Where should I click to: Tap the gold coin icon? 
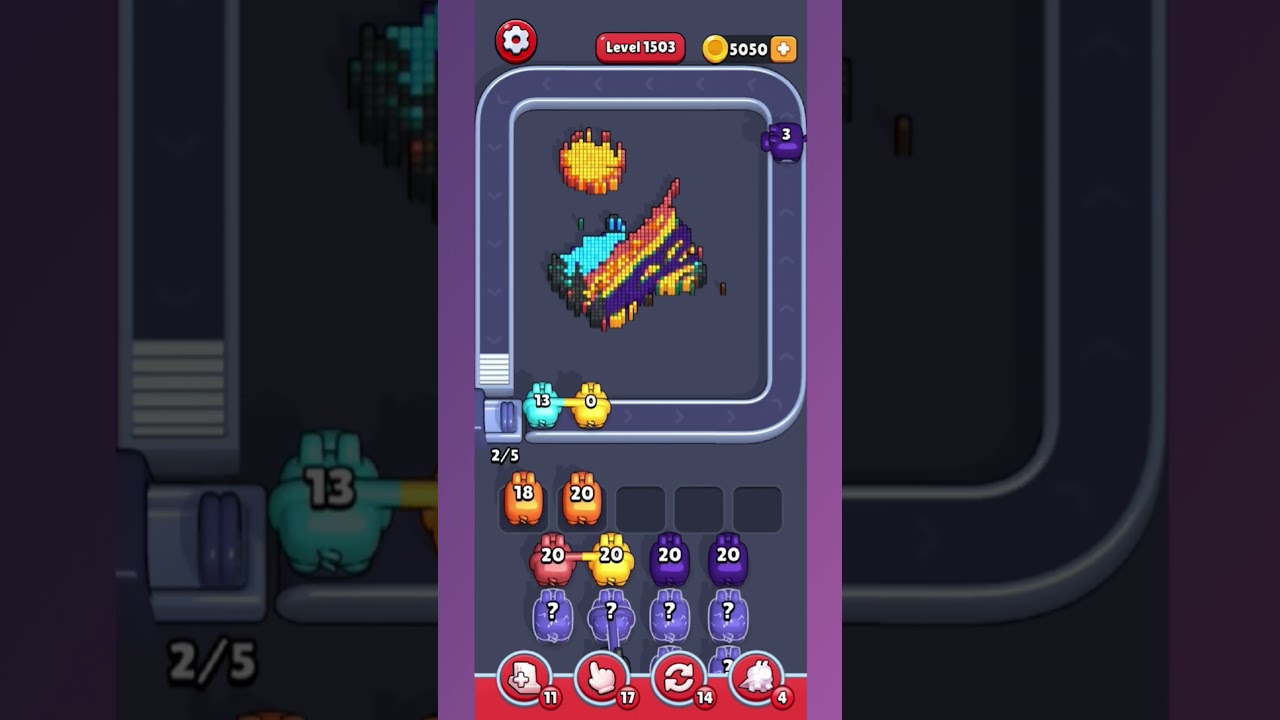716,47
